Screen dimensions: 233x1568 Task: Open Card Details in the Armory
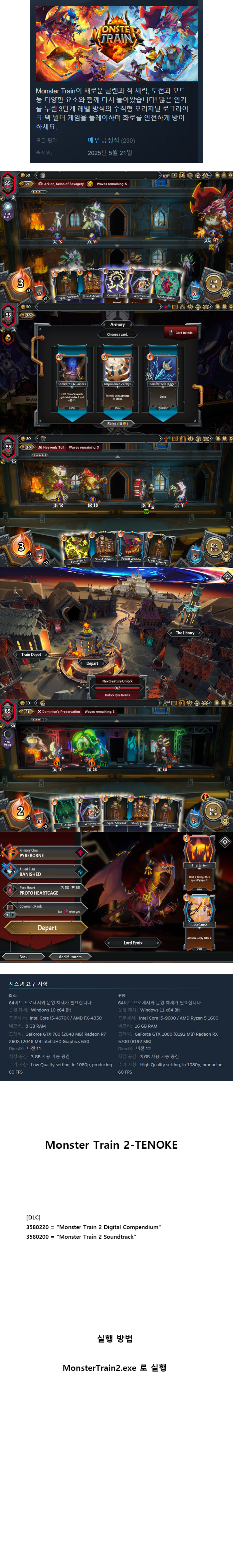point(181,332)
